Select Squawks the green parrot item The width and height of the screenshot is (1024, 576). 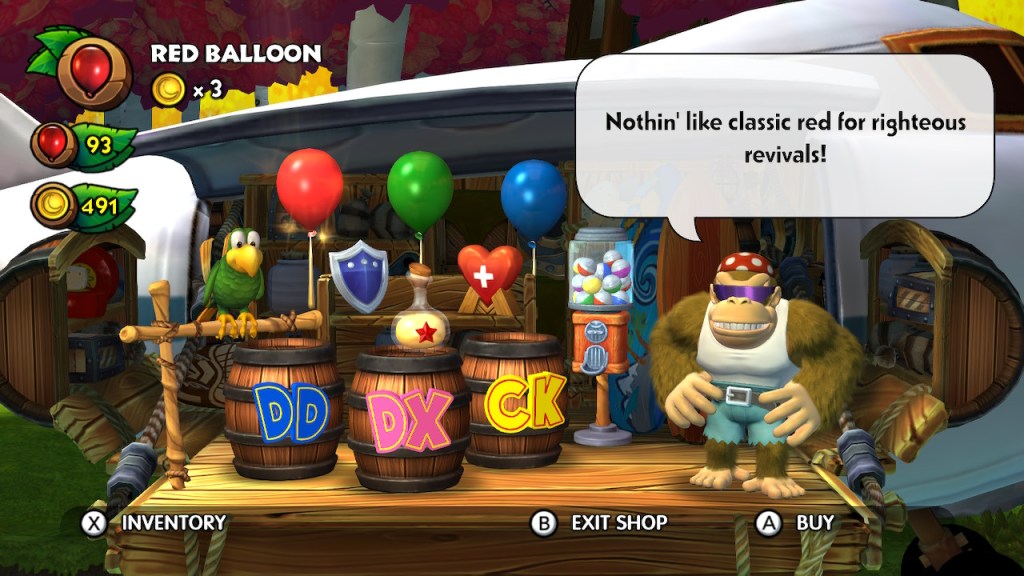point(236,275)
